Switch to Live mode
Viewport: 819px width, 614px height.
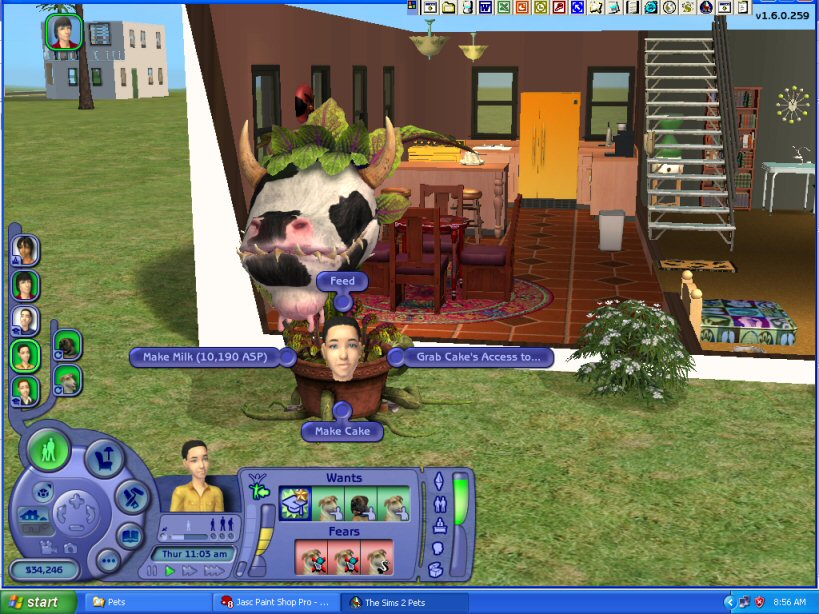click(x=49, y=449)
